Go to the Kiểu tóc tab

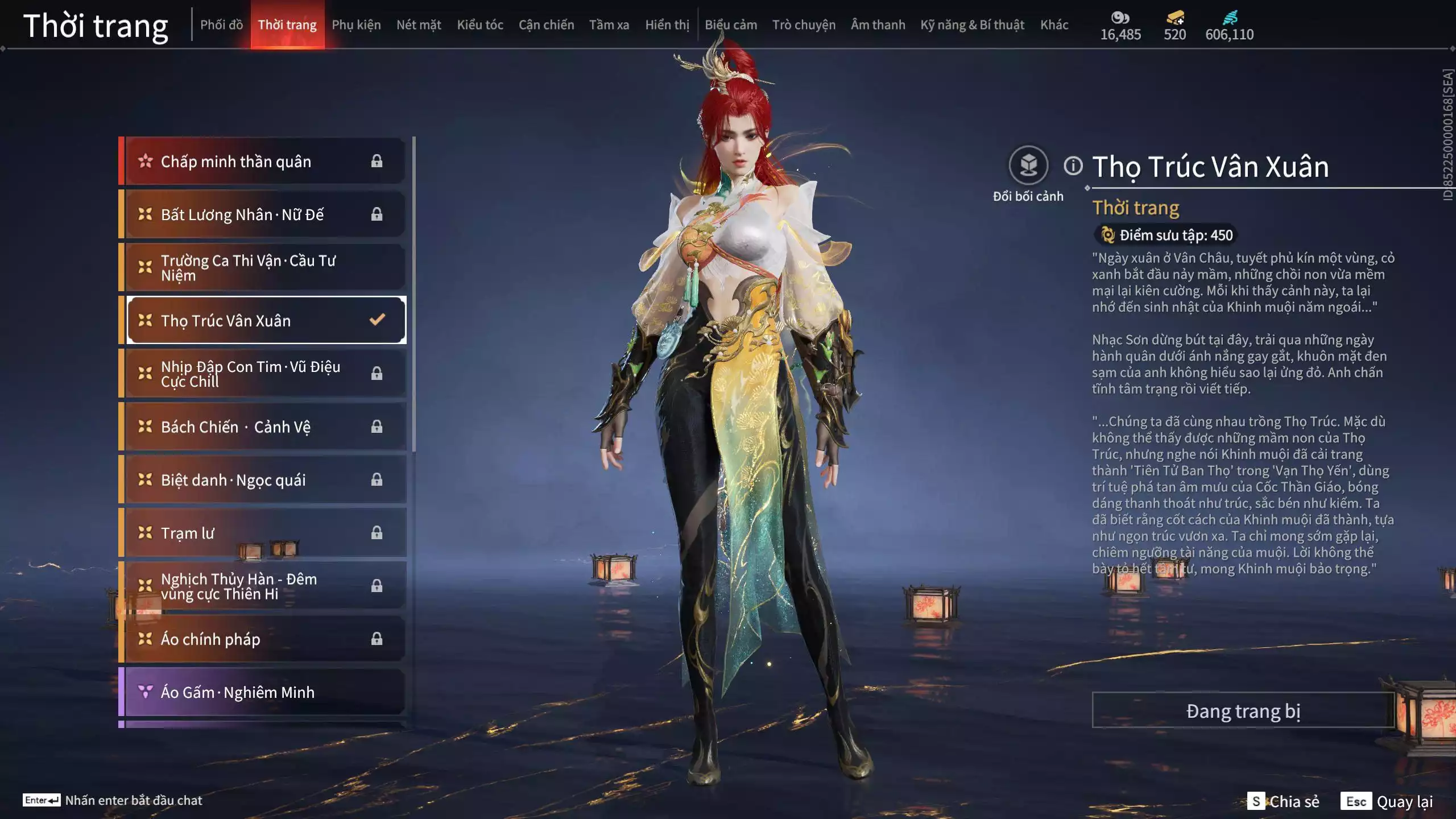479,25
